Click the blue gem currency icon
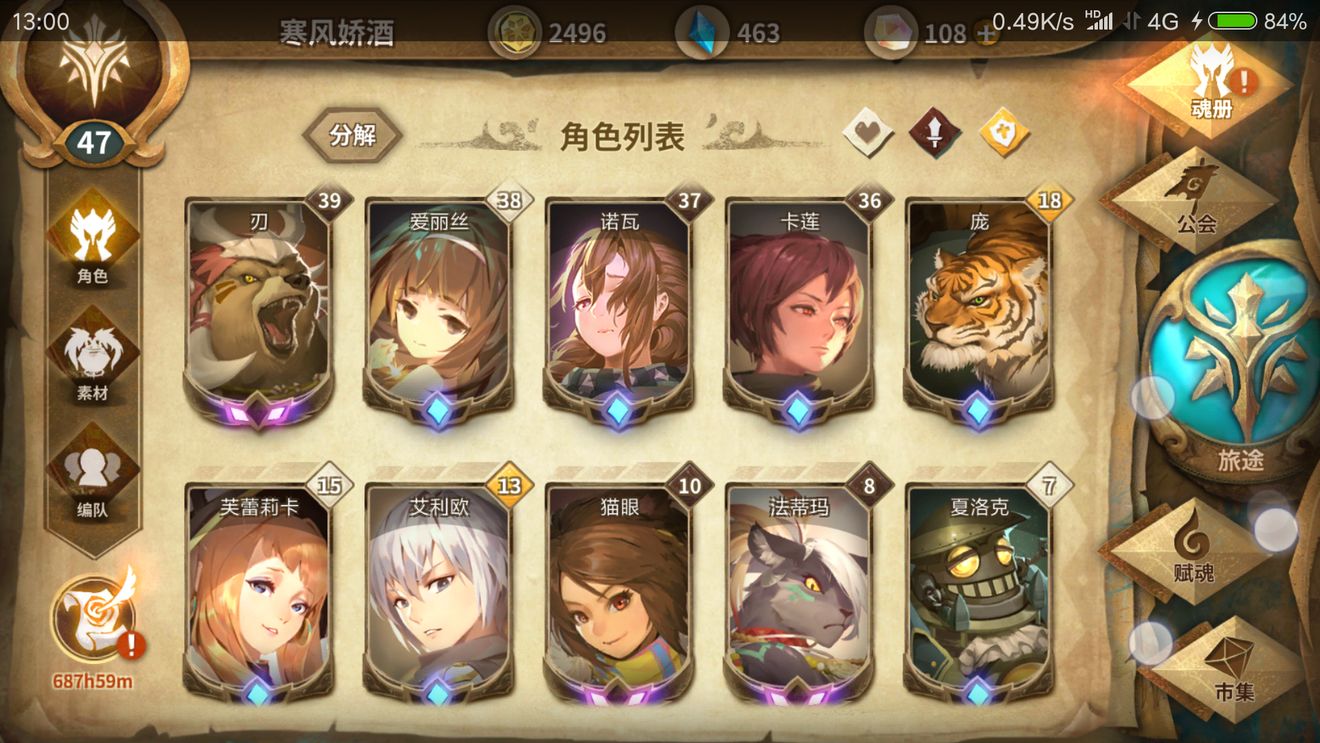Viewport: 1320px width, 743px height. coord(703,32)
